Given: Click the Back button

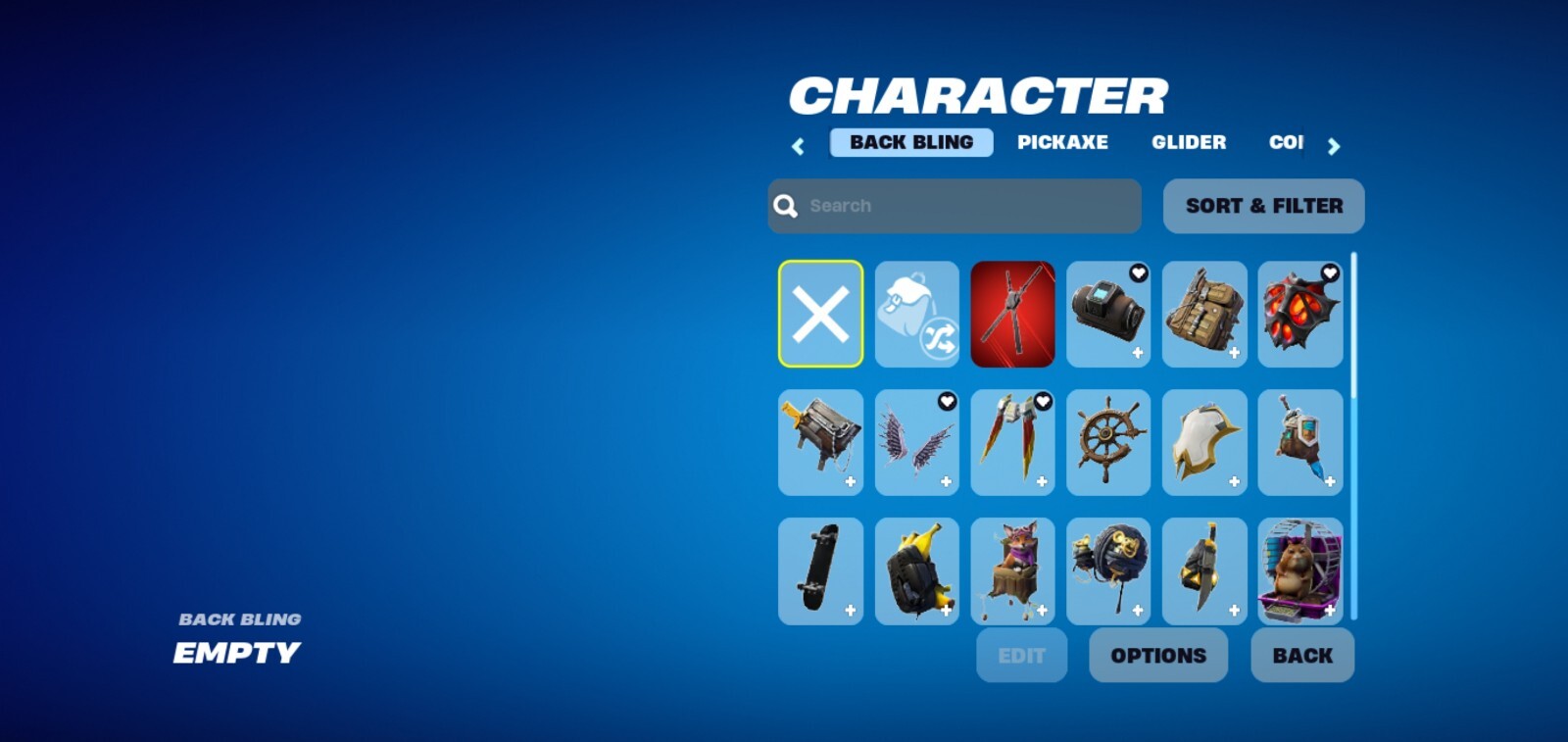Looking at the screenshot, I should tap(1301, 655).
